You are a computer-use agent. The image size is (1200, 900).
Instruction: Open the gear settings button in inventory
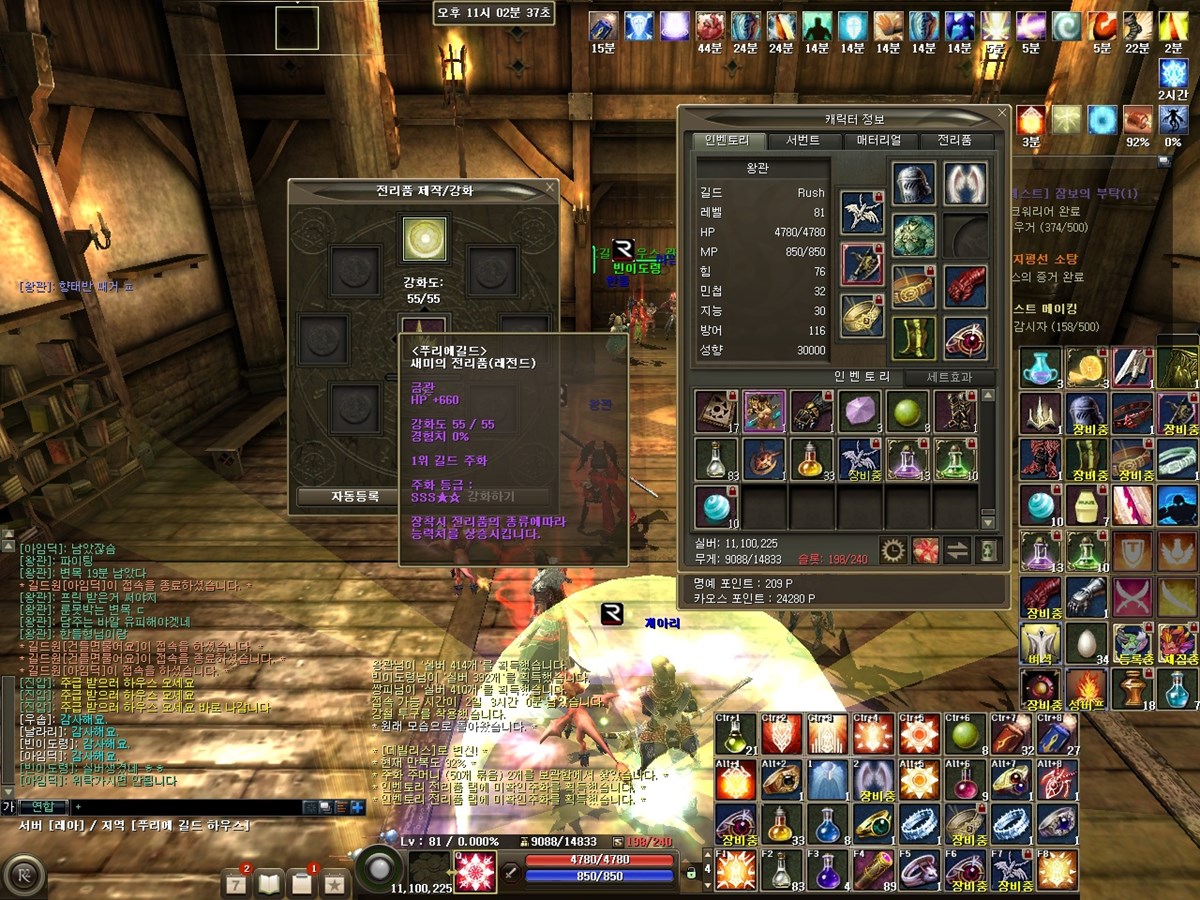892,549
